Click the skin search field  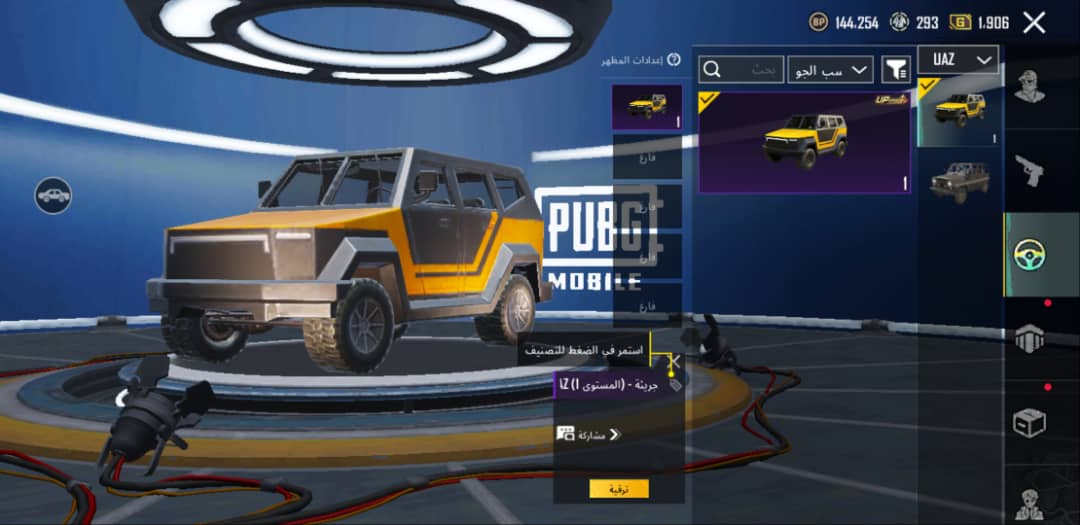coord(741,69)
